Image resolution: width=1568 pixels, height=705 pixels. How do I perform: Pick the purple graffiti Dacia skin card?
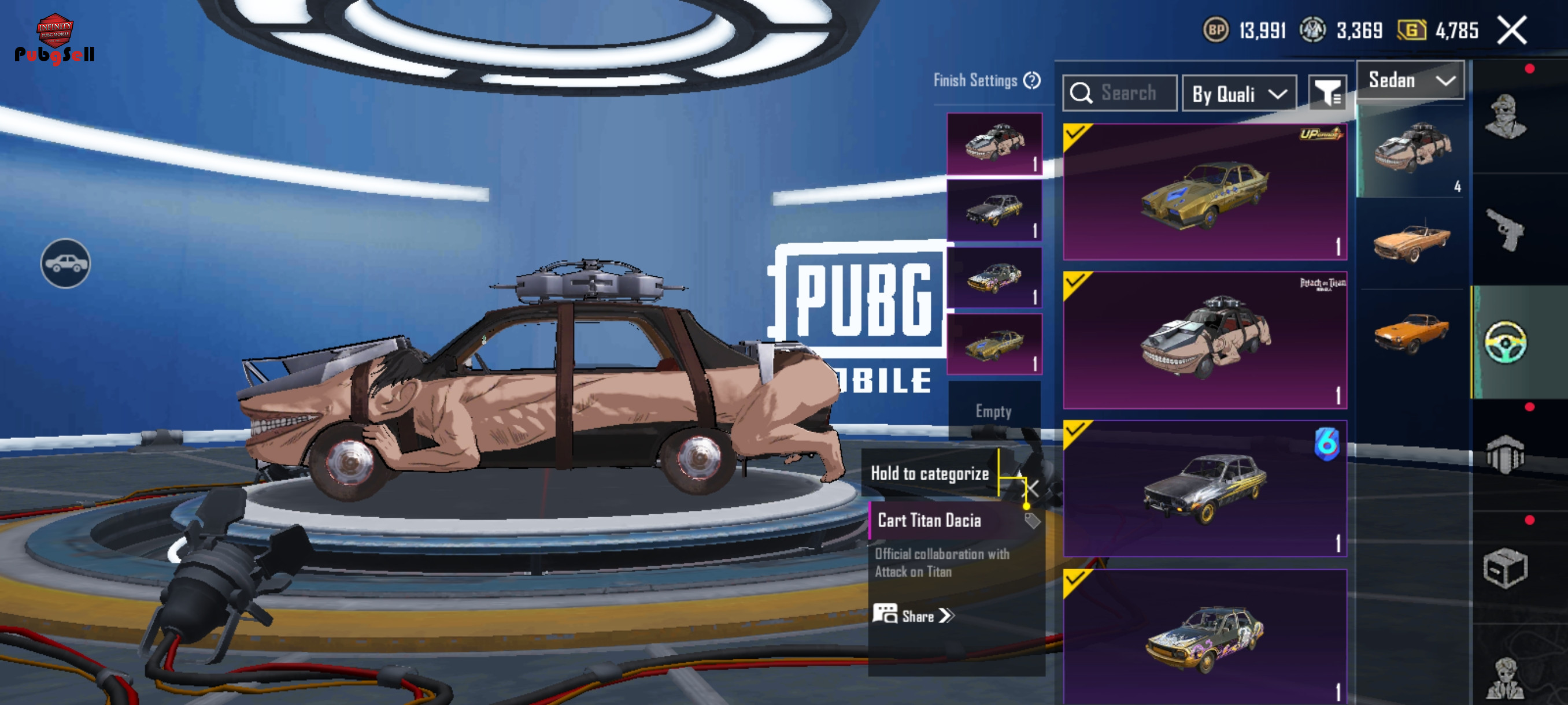click(x=1204, y=636)
